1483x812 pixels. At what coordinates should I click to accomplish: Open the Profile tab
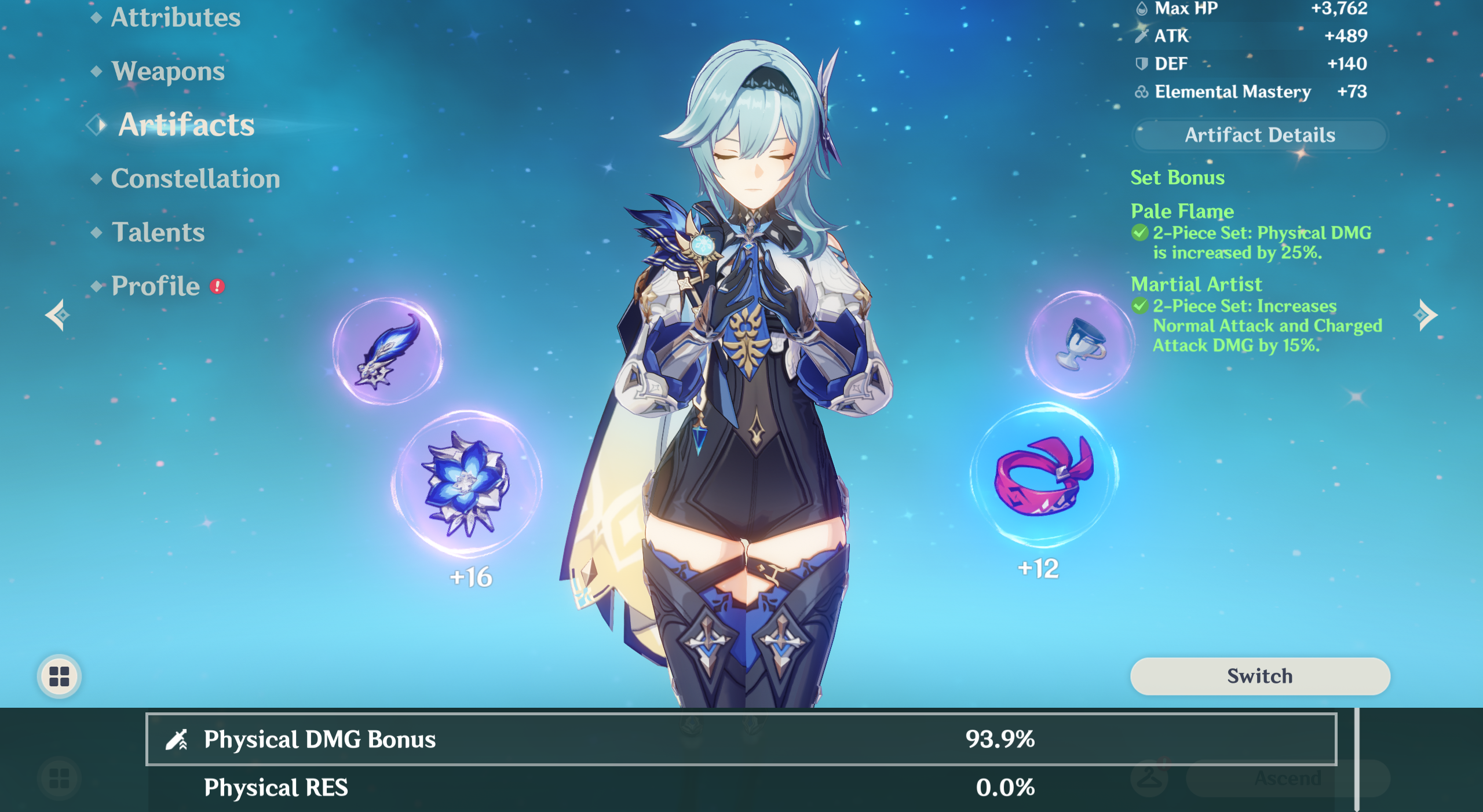[x=155, y=286]
